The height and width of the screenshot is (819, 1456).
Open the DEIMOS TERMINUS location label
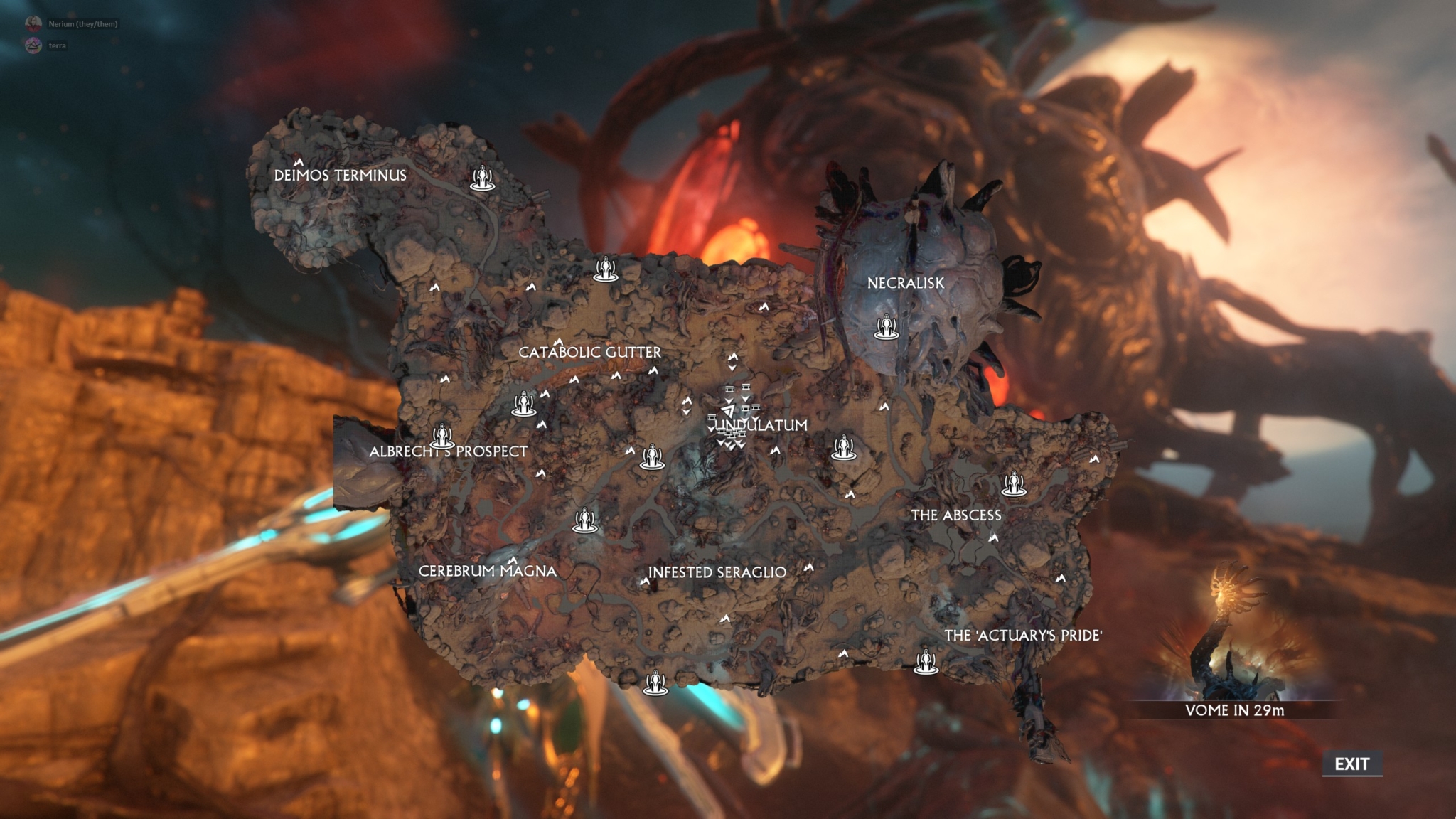[x=342, y=176]
